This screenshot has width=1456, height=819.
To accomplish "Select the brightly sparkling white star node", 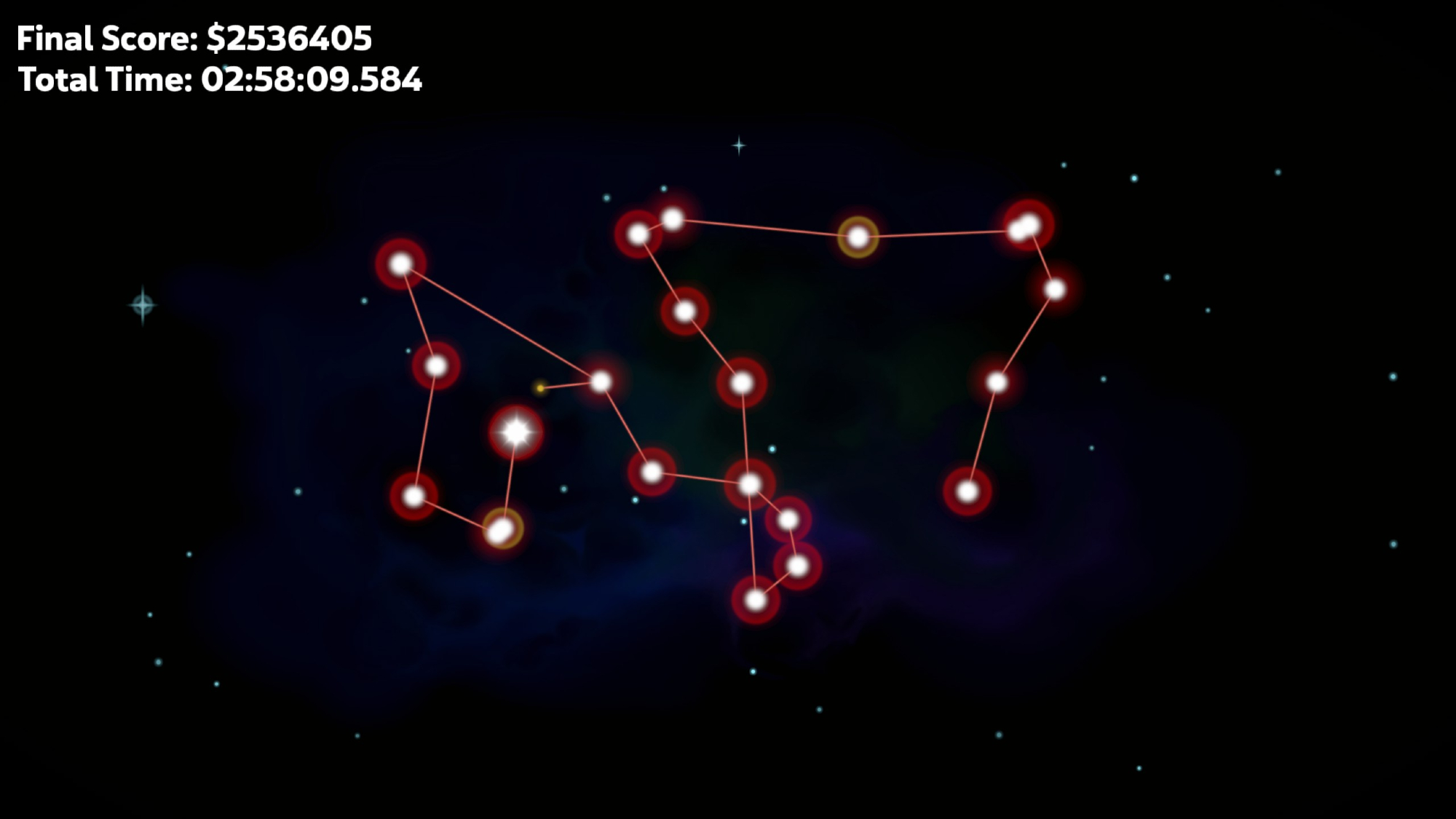I will 516,432.
